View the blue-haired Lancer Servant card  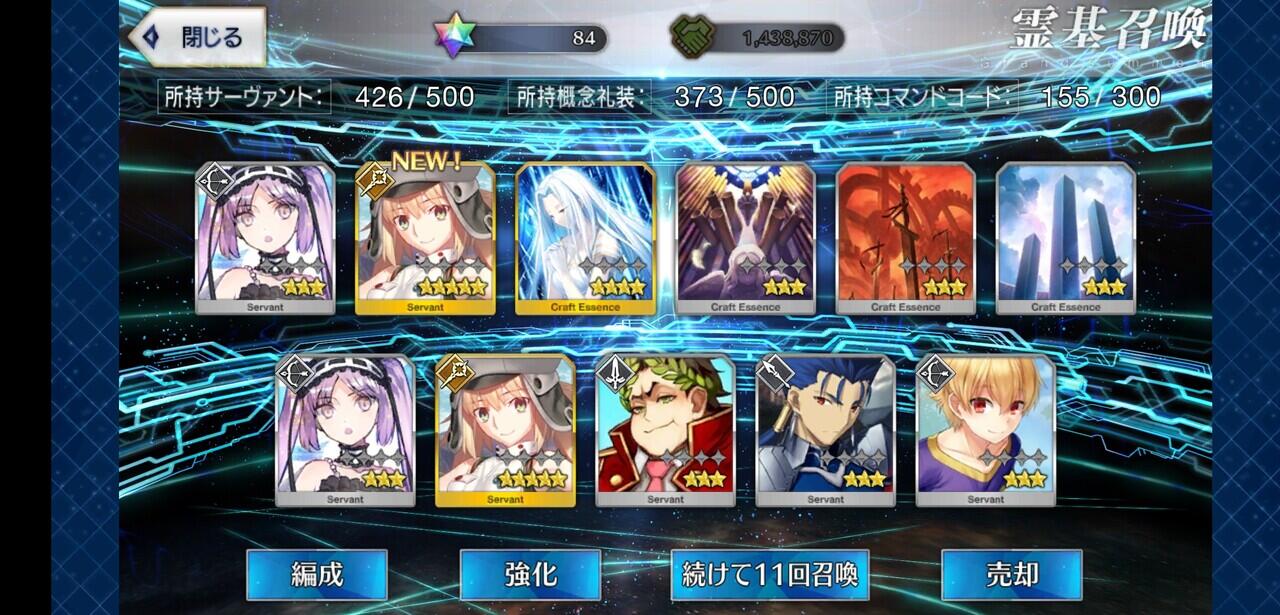[825, 430]
